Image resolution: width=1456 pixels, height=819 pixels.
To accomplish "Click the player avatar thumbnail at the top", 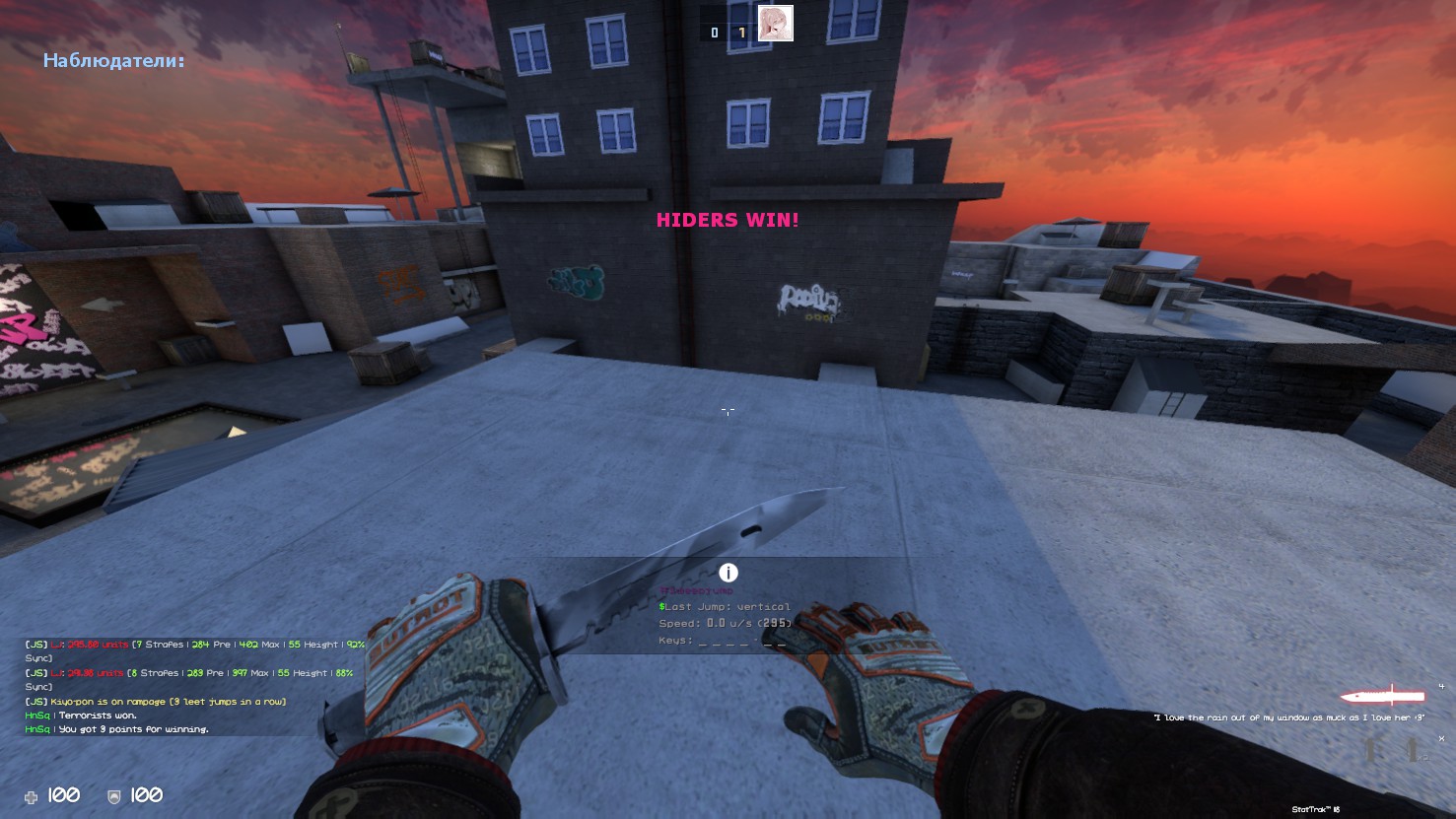I will (774, 23).
